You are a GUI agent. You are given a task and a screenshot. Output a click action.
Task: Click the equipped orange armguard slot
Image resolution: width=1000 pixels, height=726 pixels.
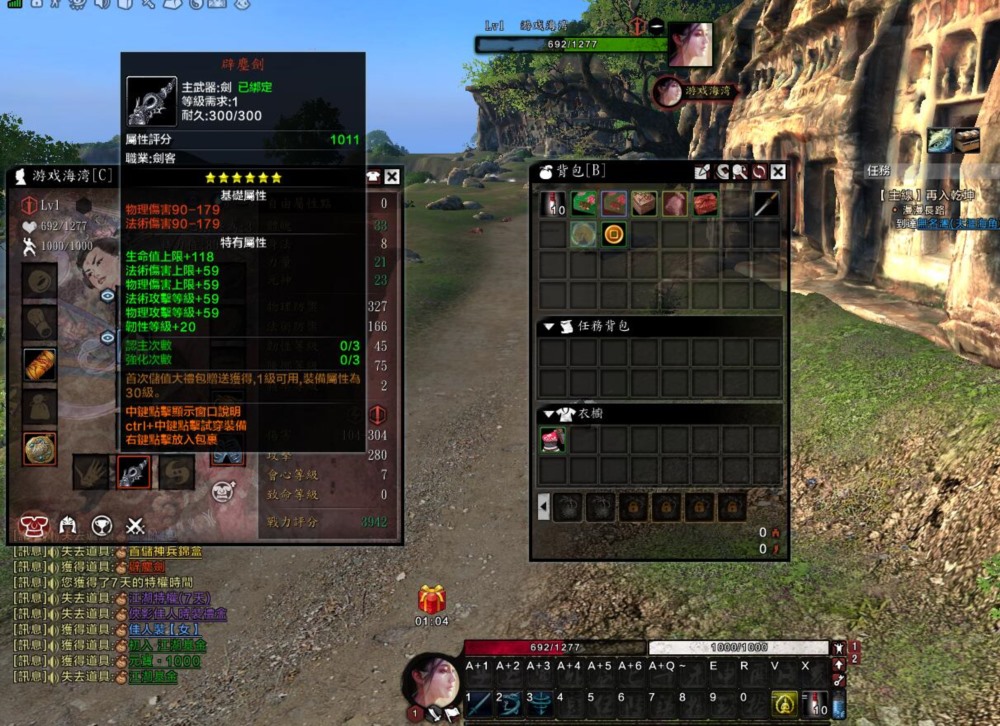point(40,365)
